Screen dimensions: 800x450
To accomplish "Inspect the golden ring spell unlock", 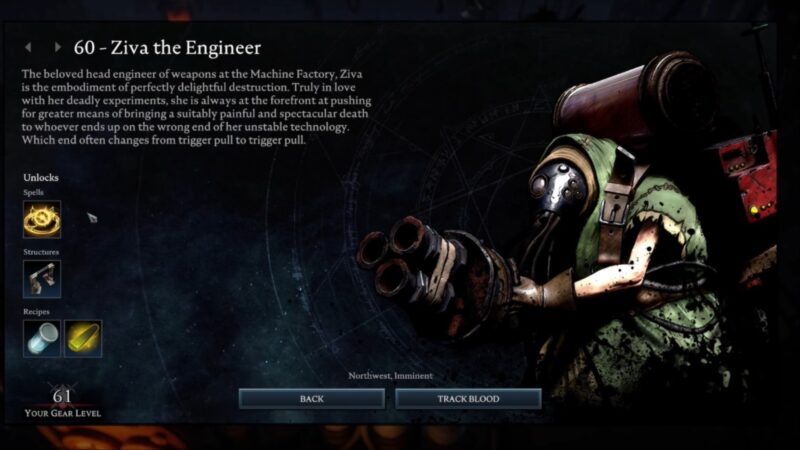I will [x=42, y=219].
